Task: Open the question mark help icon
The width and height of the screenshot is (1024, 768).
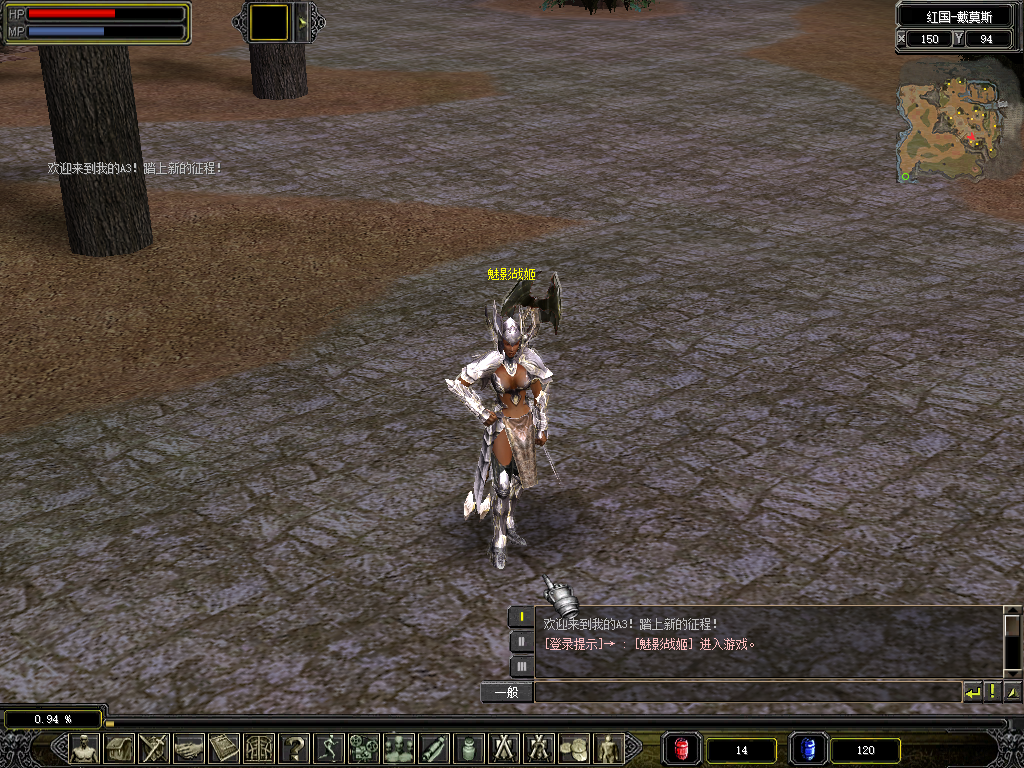Action: (294, 748)
